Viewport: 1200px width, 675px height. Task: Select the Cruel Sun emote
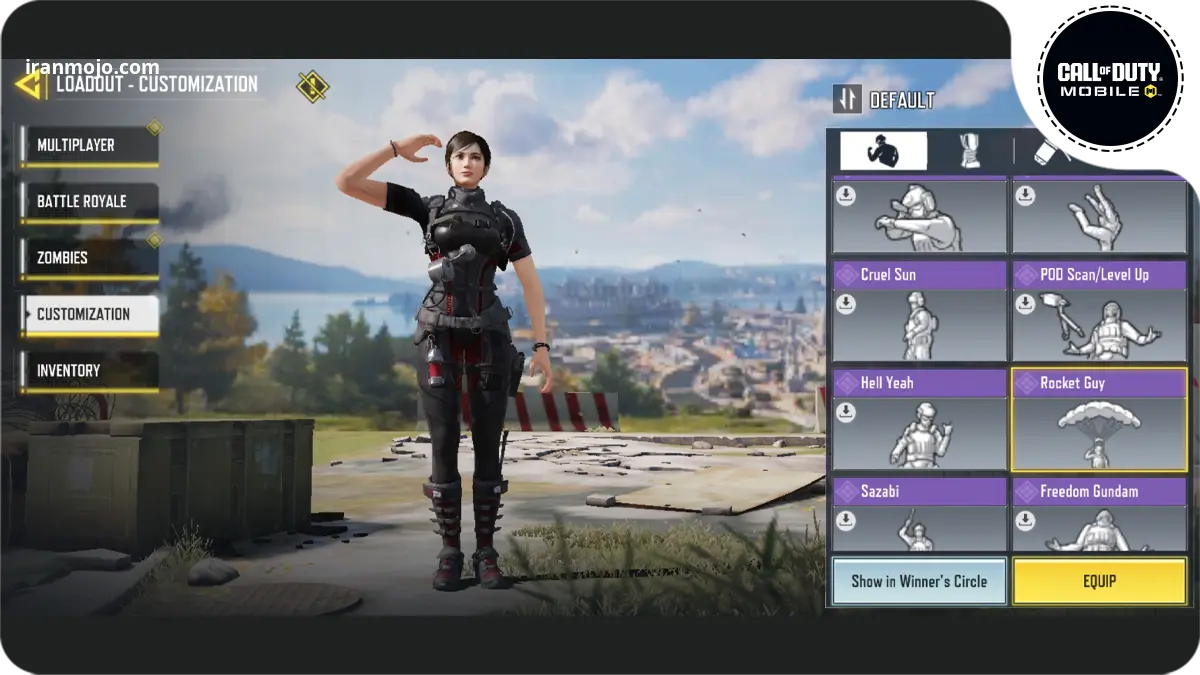click(919, 312)
